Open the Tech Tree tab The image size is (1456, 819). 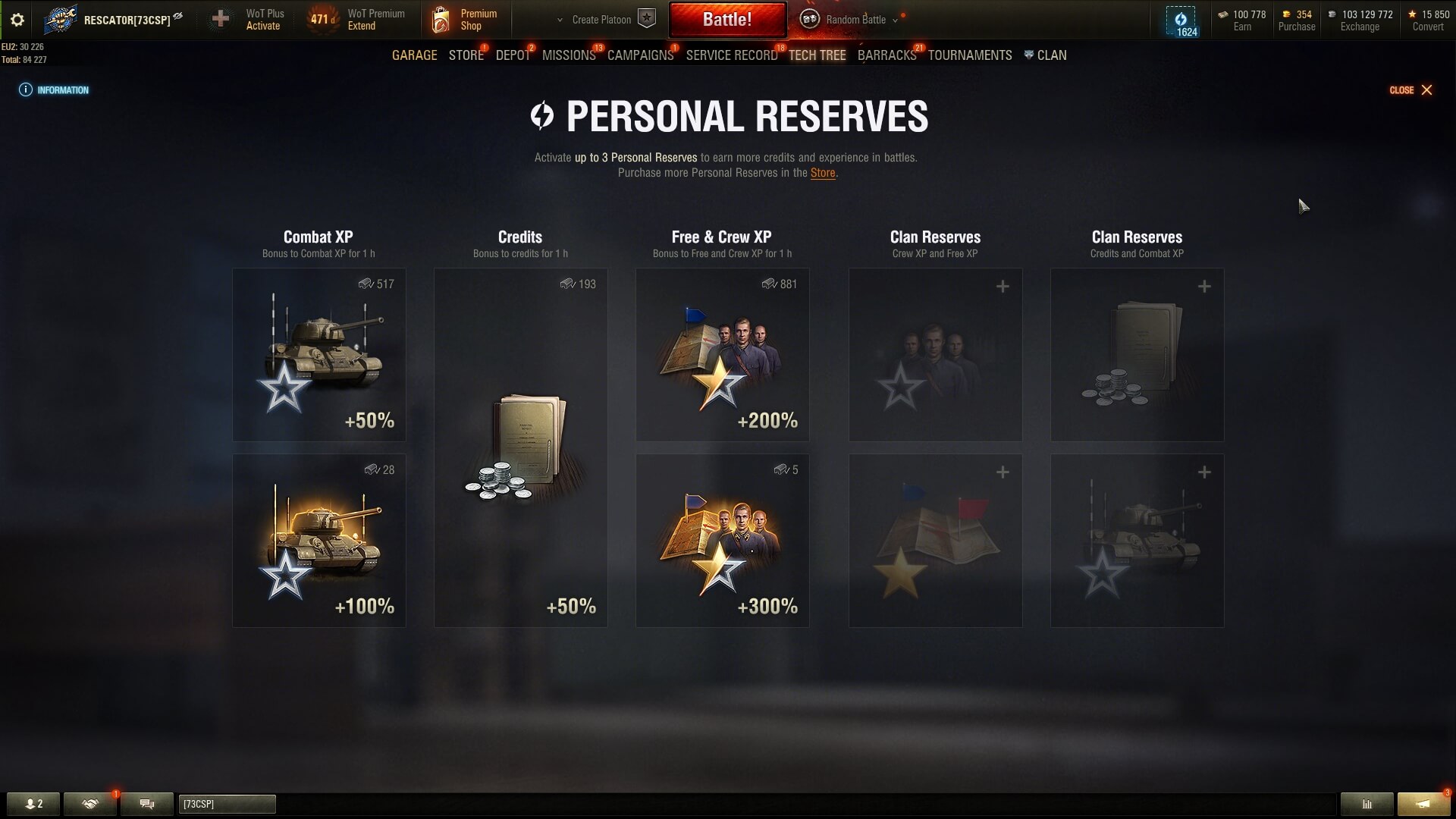coord(817,55)
